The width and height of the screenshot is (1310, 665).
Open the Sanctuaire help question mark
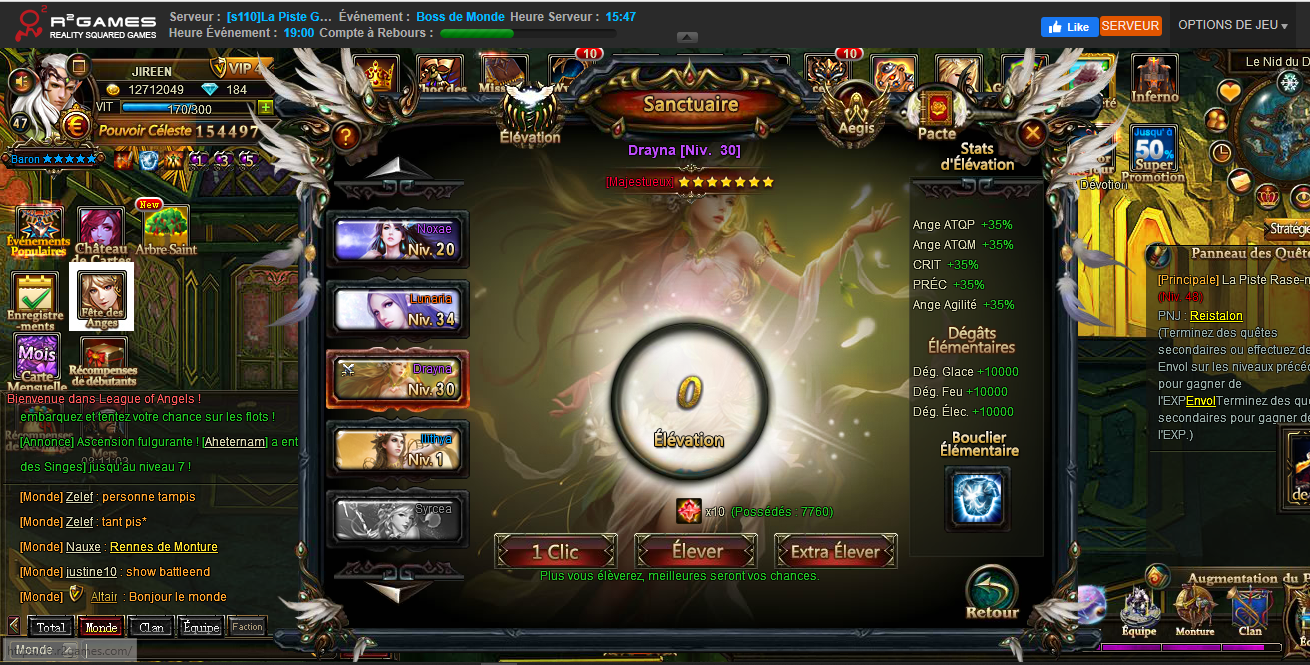346,135
